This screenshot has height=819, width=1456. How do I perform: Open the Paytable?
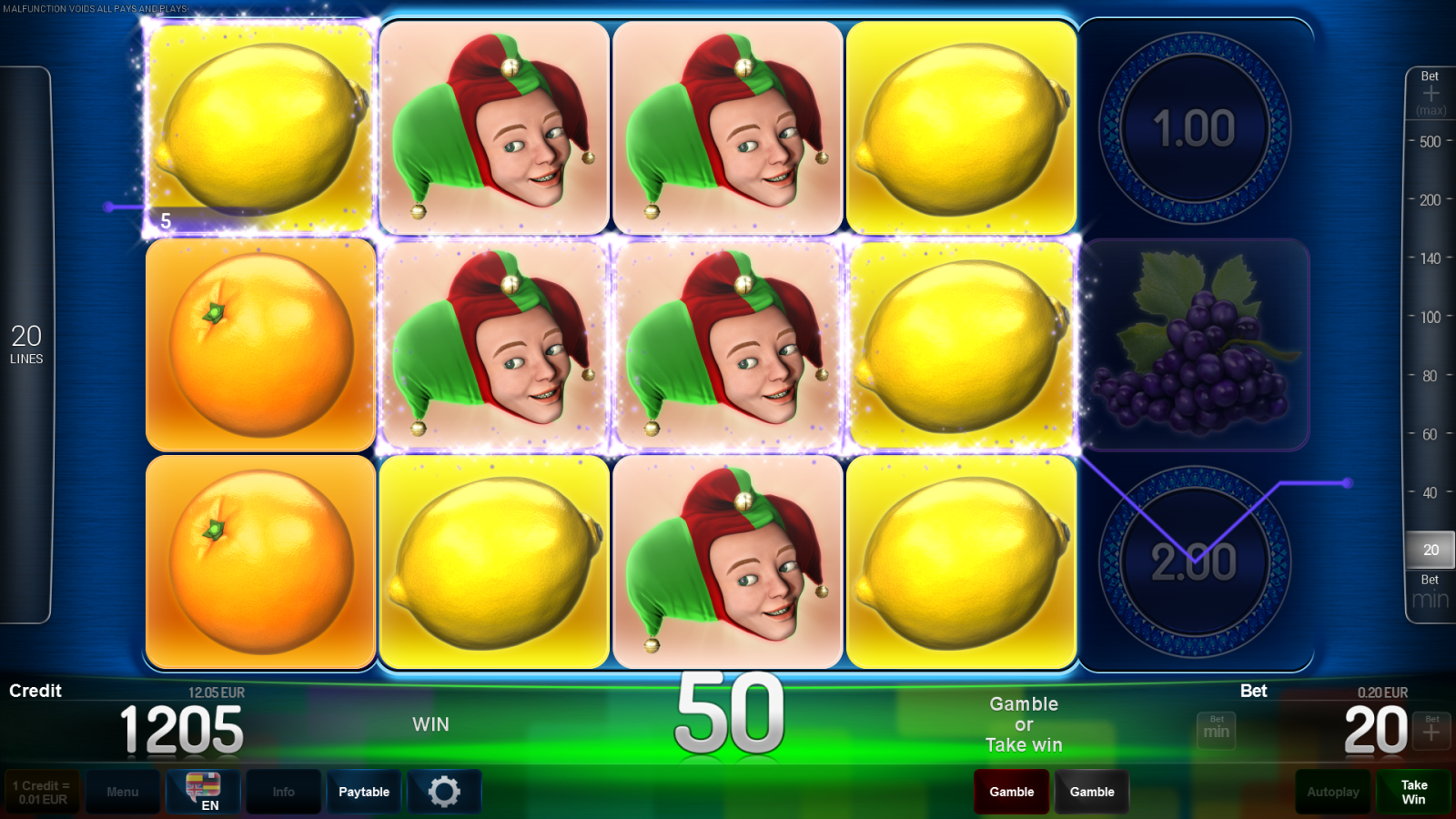coord(364,792)
